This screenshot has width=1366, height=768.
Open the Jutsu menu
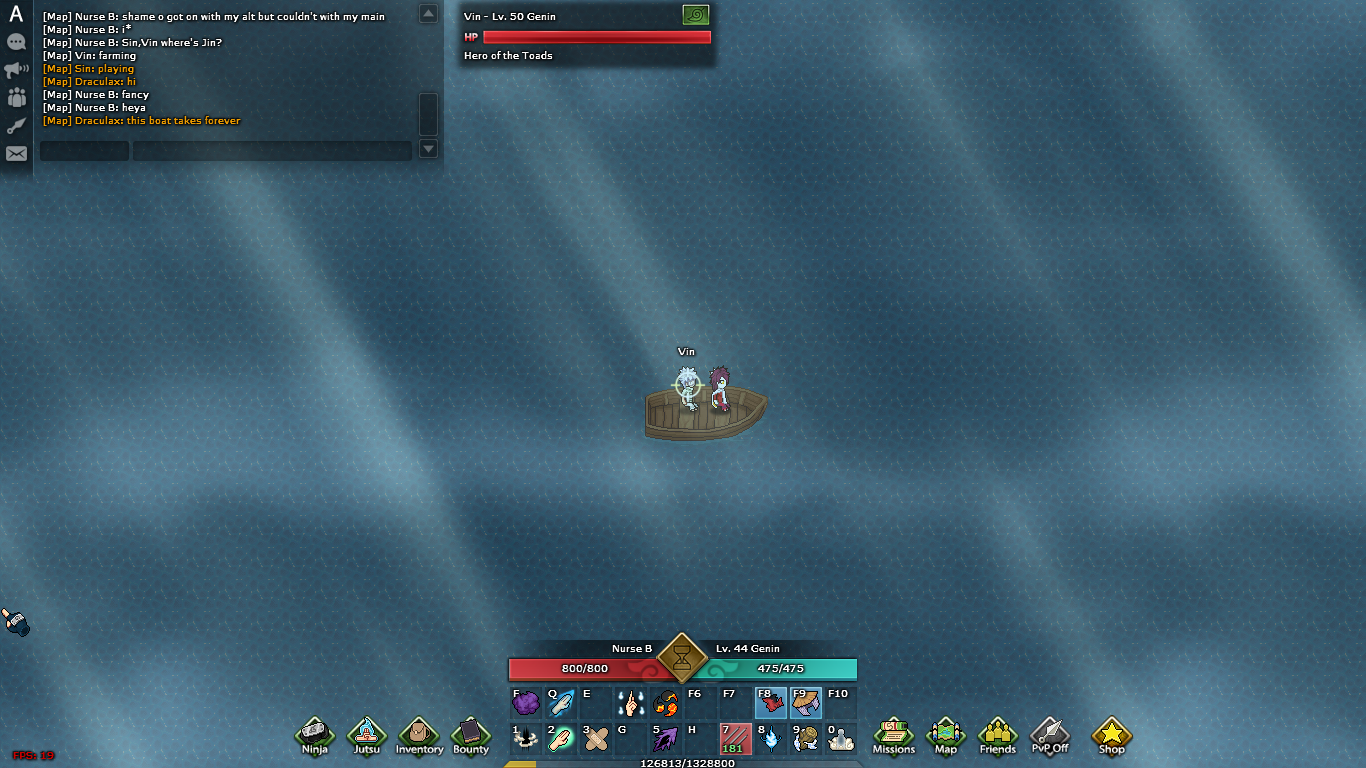pos(367,735)
